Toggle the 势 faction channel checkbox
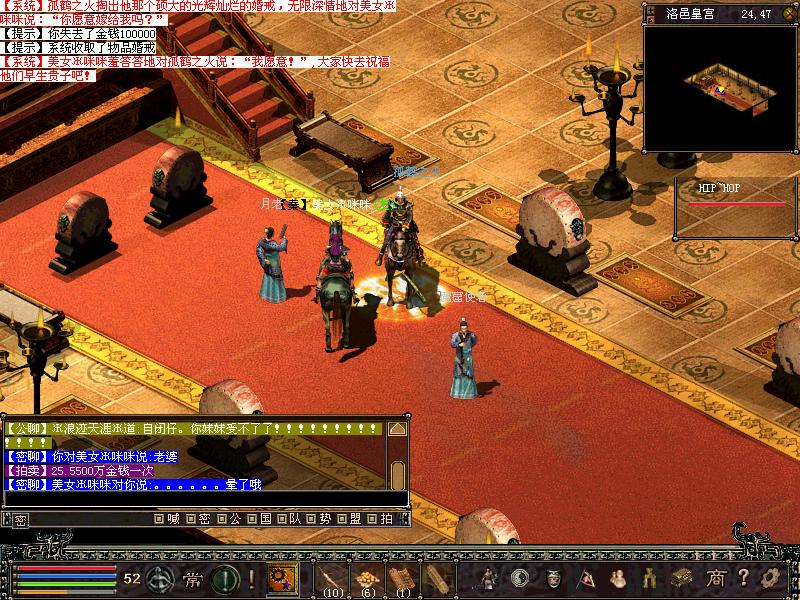 point(310,519)
